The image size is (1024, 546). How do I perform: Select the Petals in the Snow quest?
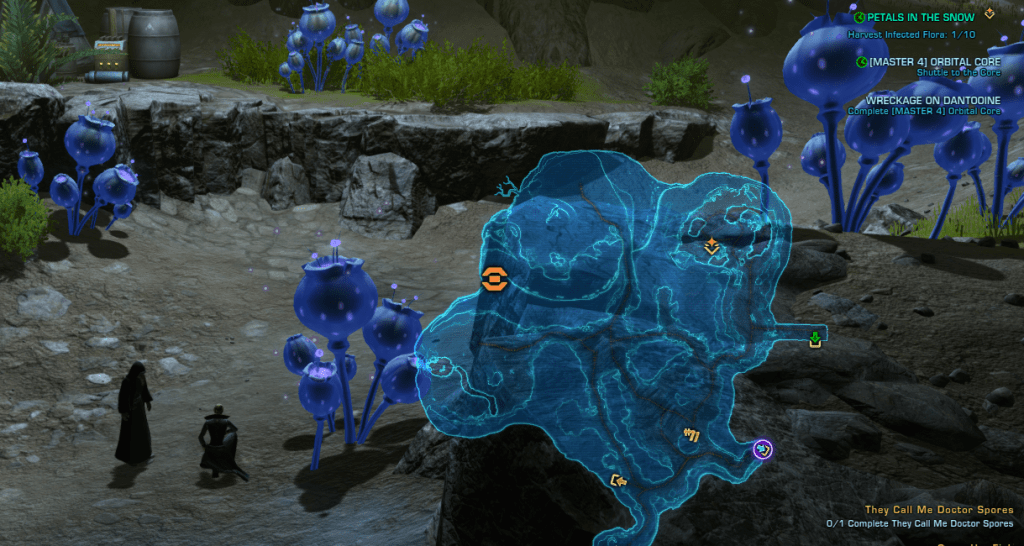(920, 17)
